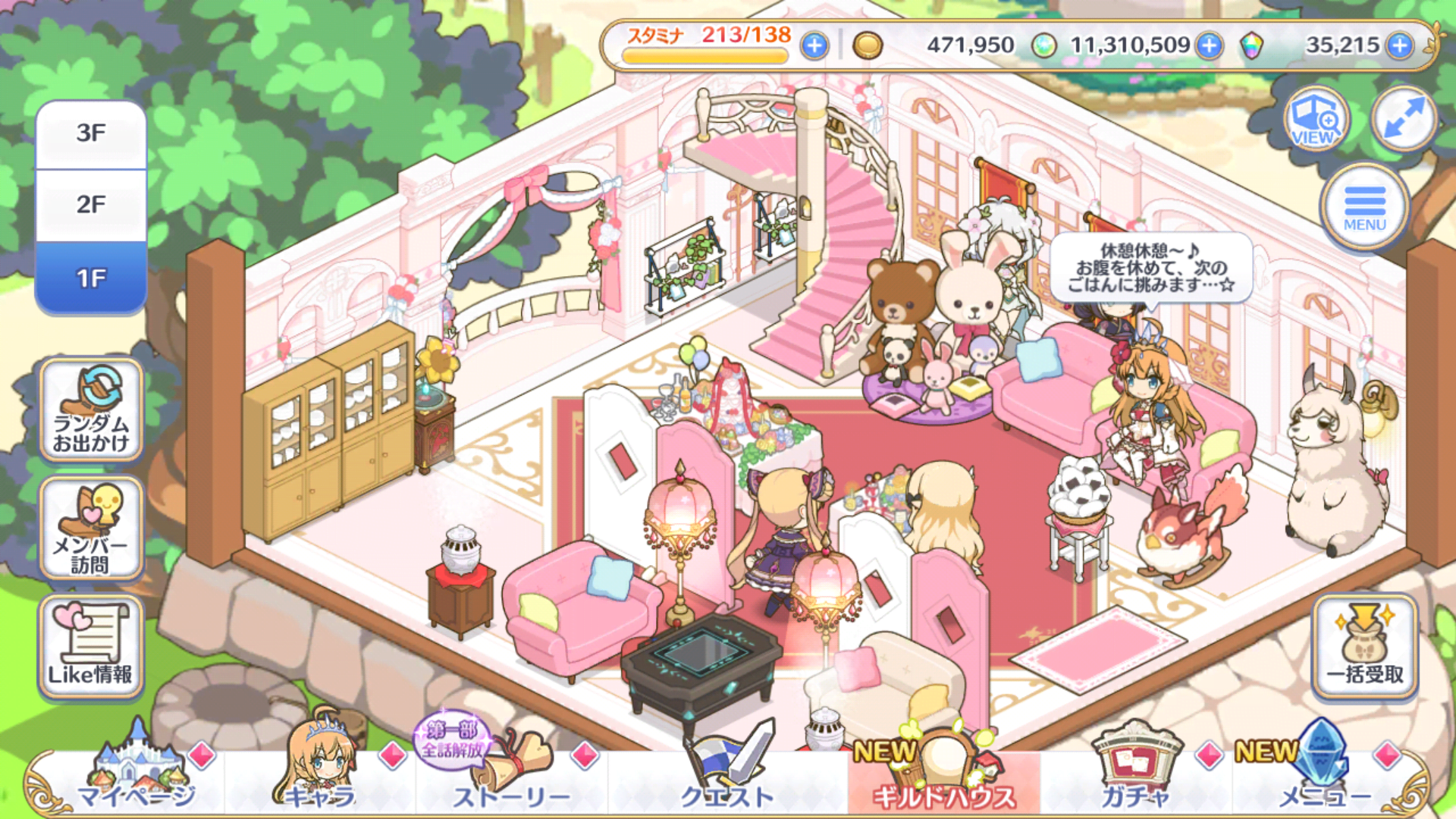Switch to the 2F floor
Screen dimensions: 1456x819
click(x=91, y=205)
